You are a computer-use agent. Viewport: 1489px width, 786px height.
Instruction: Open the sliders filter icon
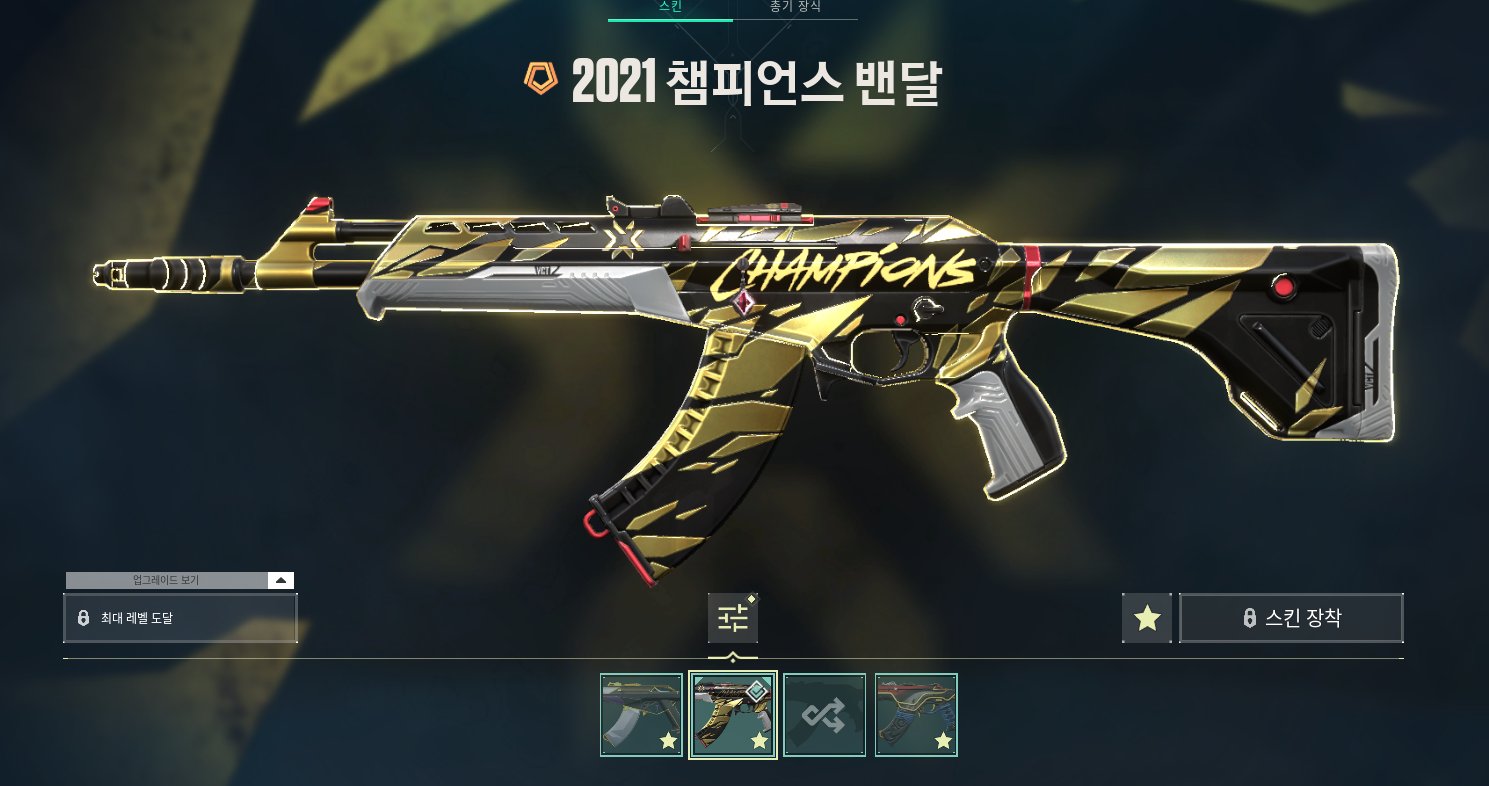tap(732, 618)
